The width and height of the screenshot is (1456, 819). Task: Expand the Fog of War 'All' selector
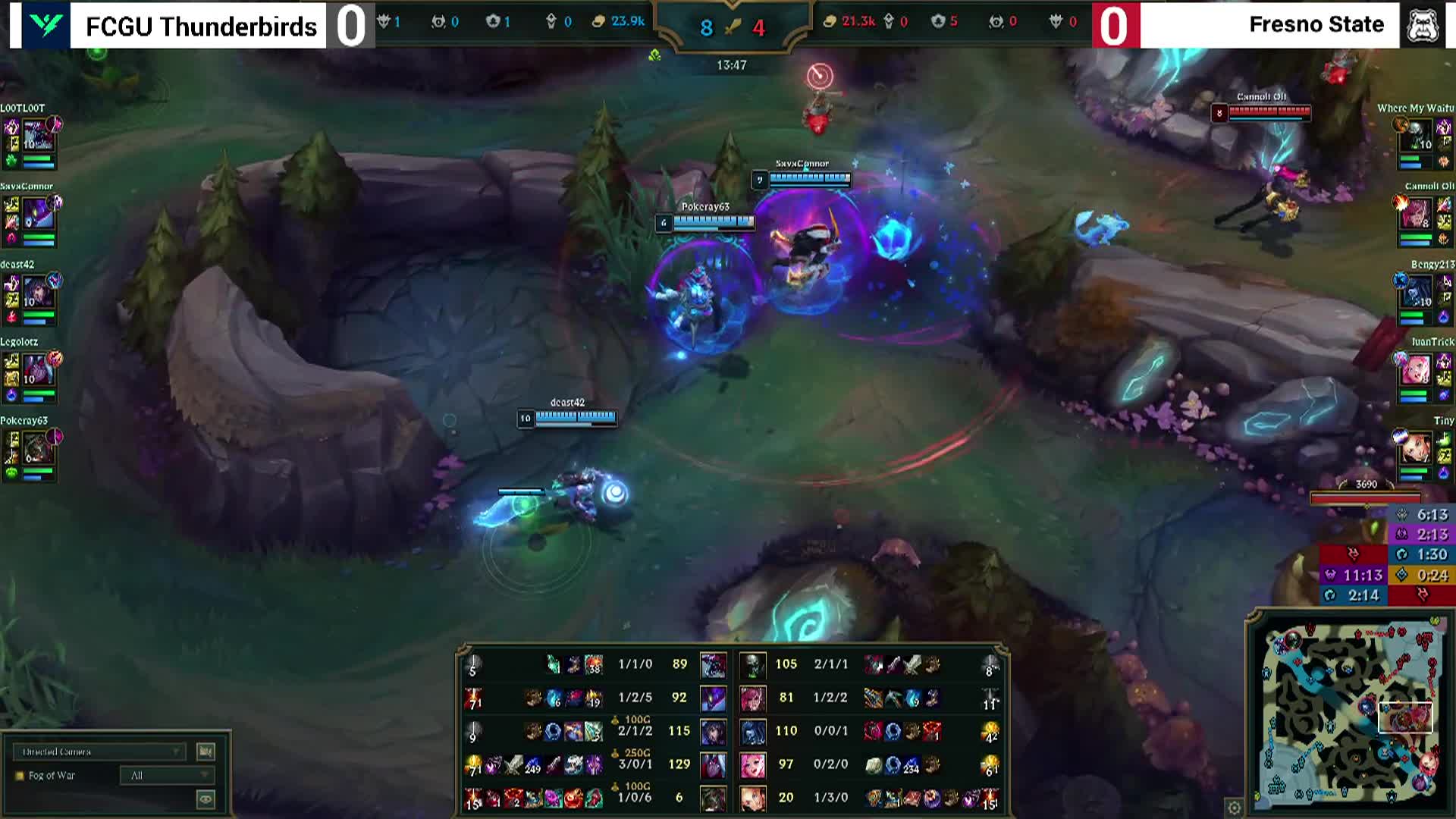coord(167,775)
